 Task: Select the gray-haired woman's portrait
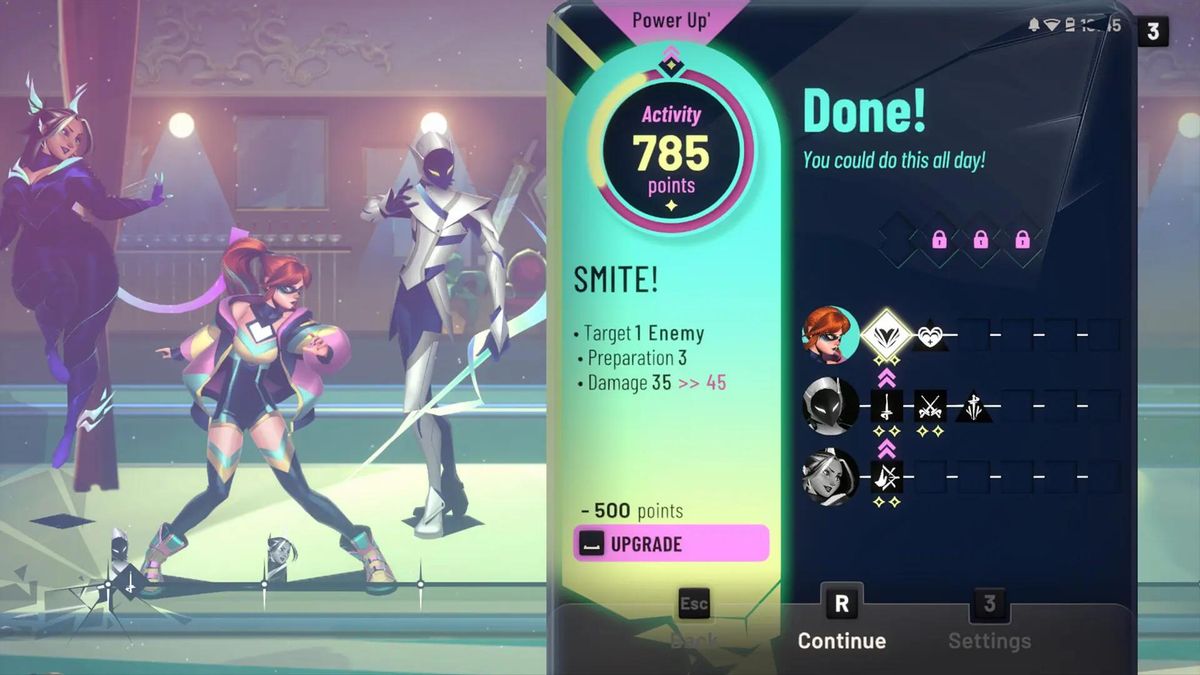831,476
